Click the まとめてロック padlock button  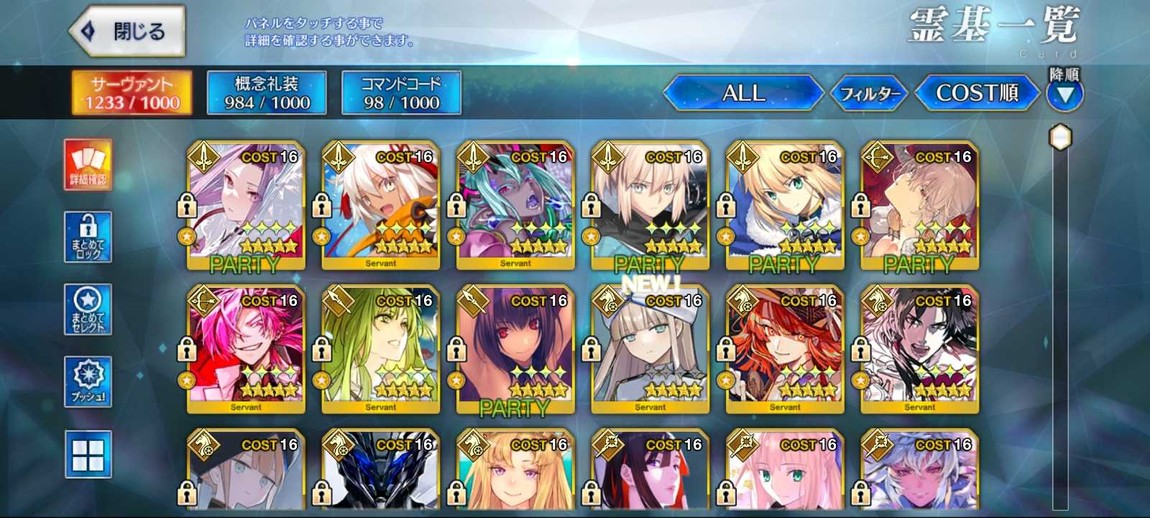[x=88, y=237]
